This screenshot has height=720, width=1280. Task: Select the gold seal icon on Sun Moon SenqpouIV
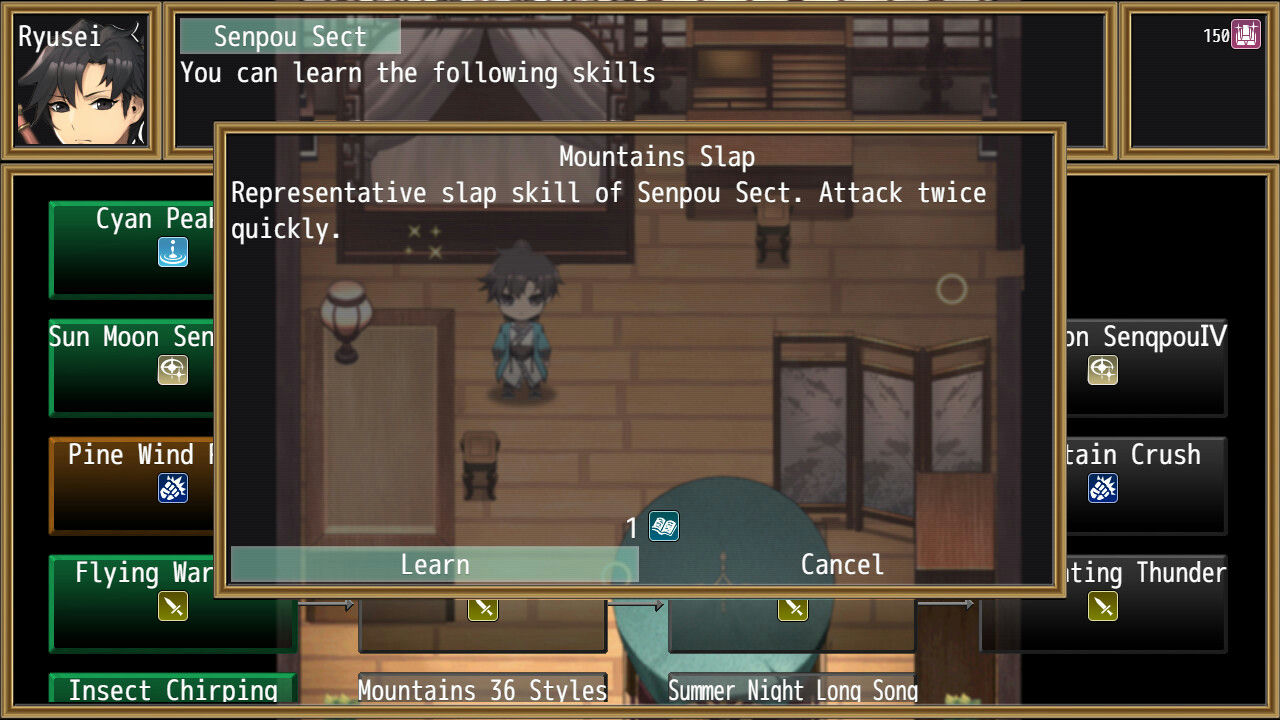point(1101,370)
